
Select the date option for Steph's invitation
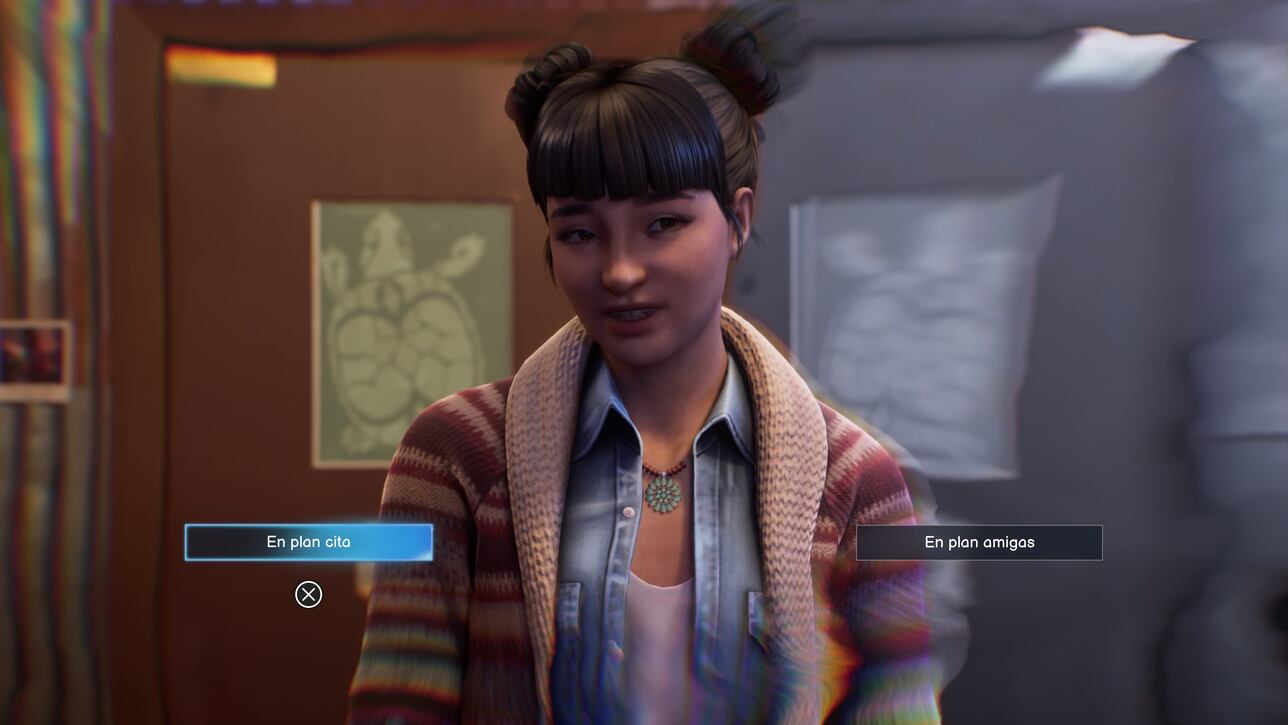tap(307, 540)
